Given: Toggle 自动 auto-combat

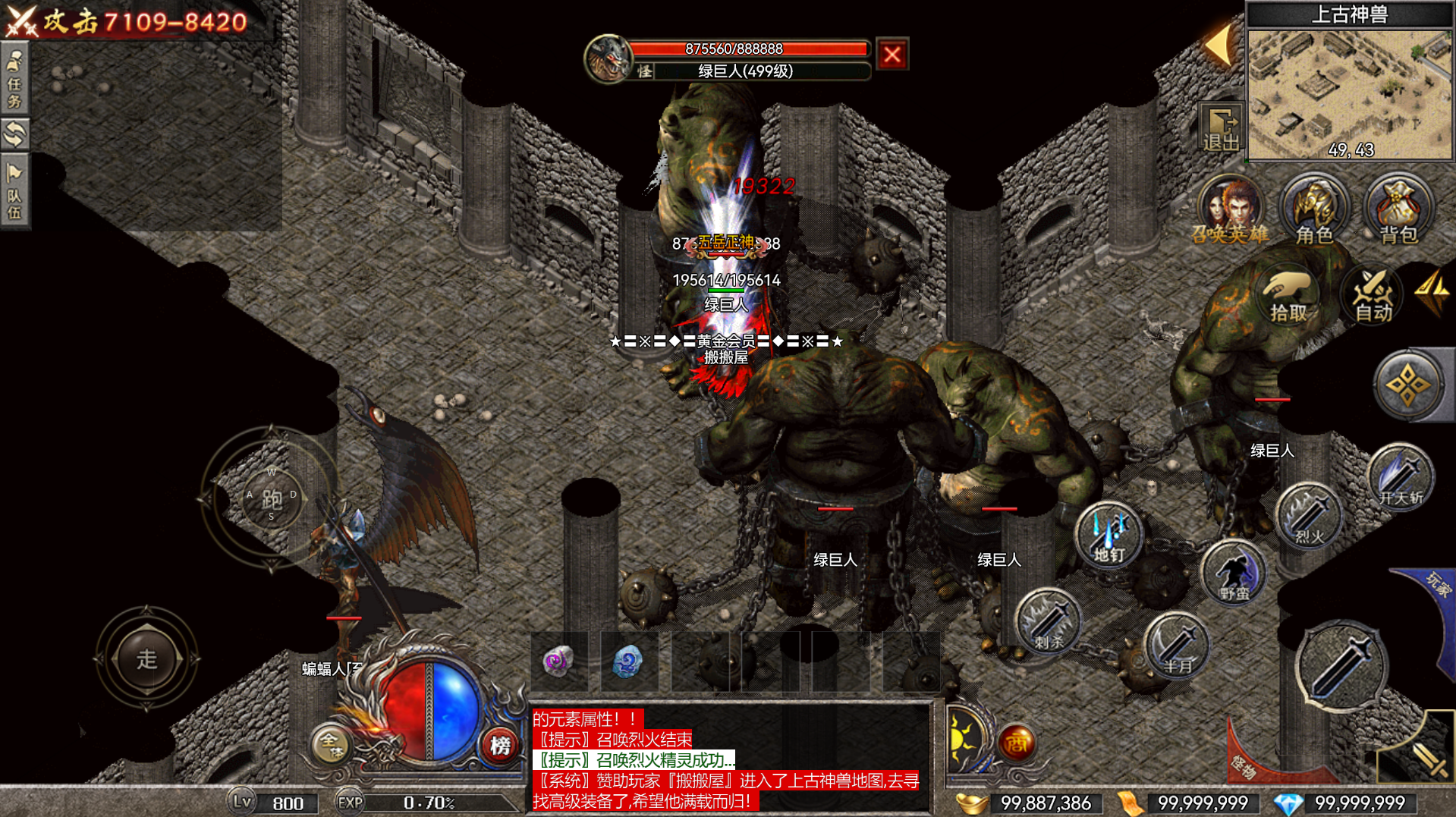Looking at the screenshot, I should click(1373, 297).
